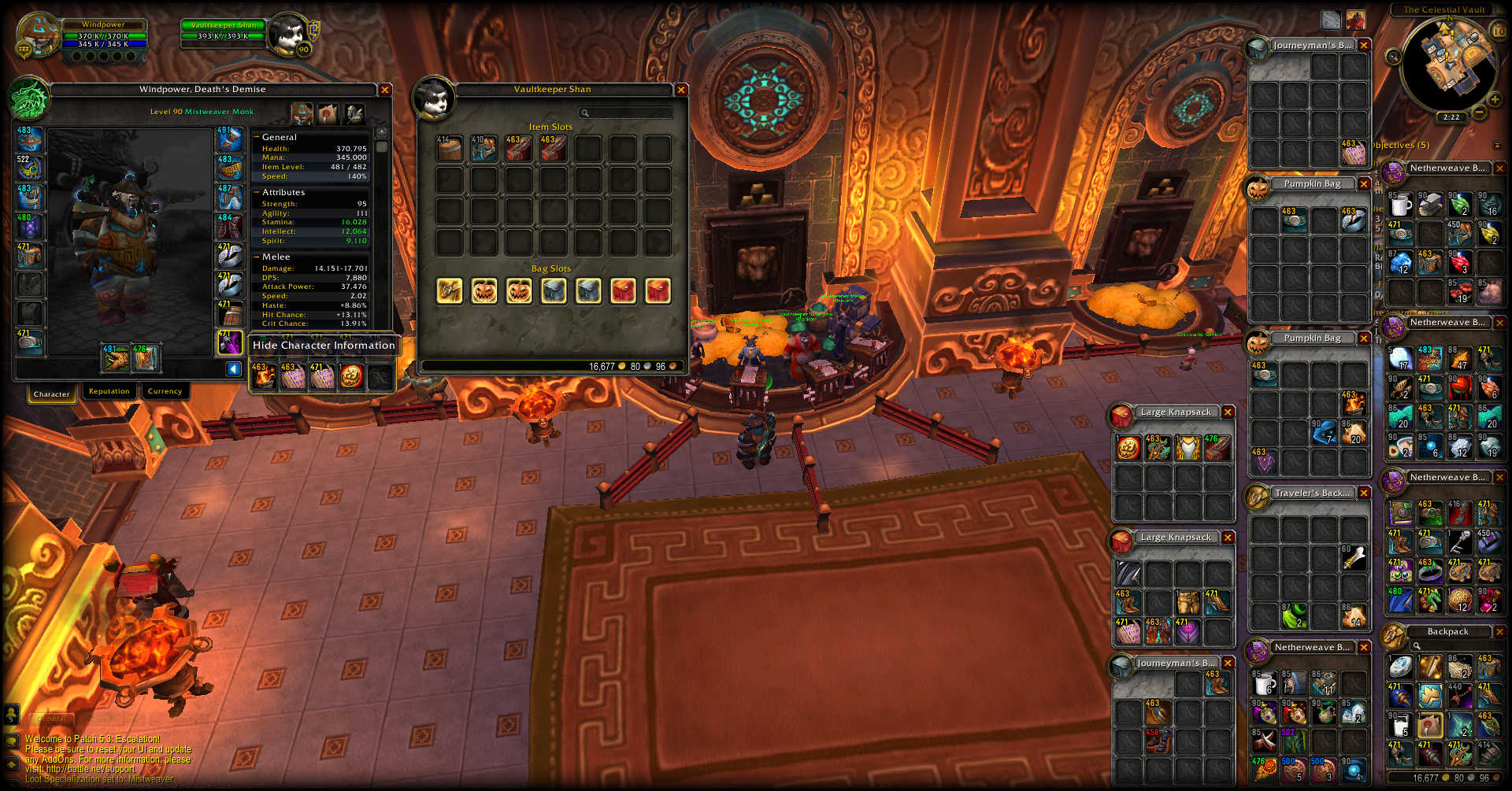The width and height of the screenshot is (1512, 791).
Task: Switch to the Reputation tab
Action: click(109, 391)
